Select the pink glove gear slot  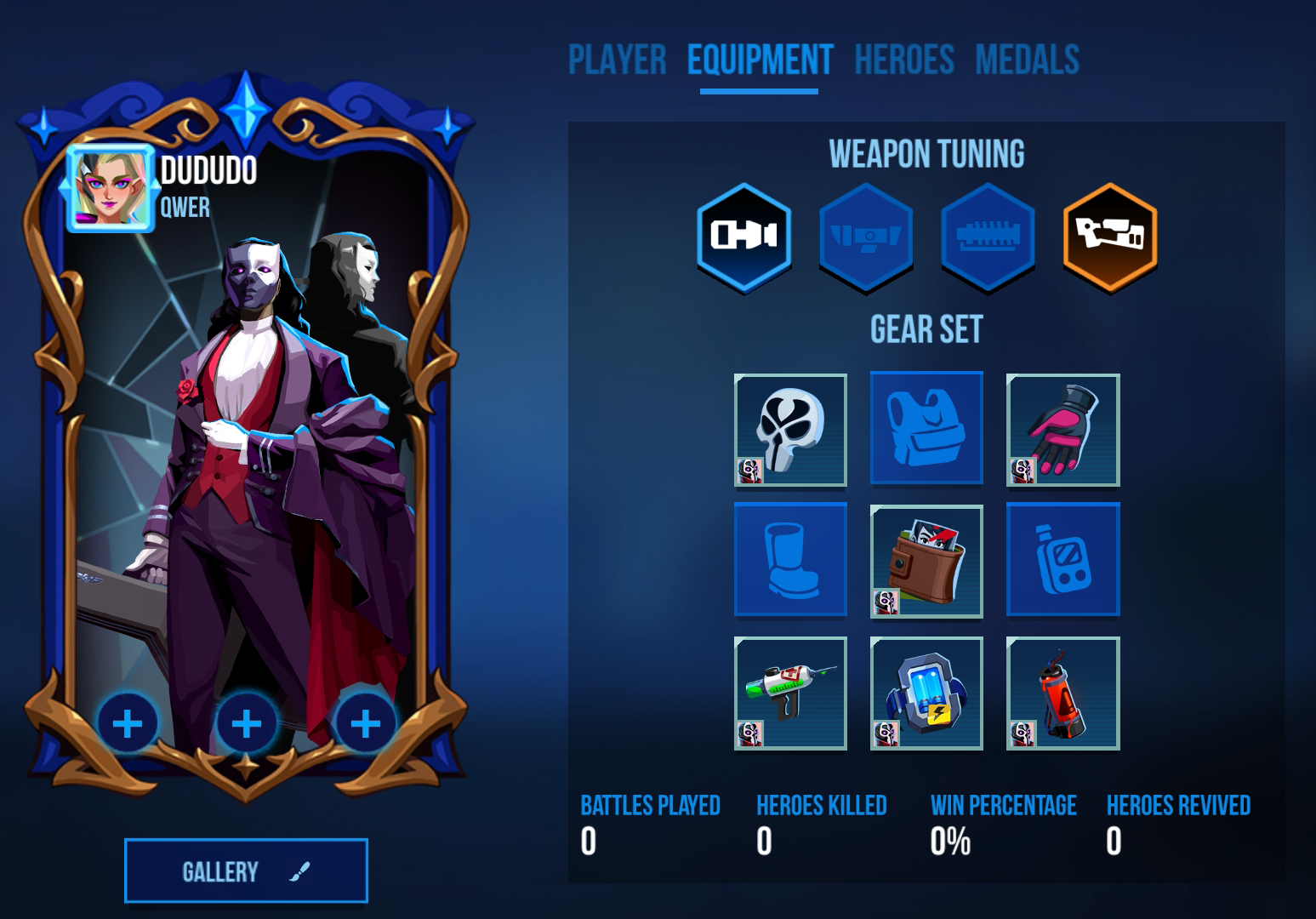(1062, 430)
